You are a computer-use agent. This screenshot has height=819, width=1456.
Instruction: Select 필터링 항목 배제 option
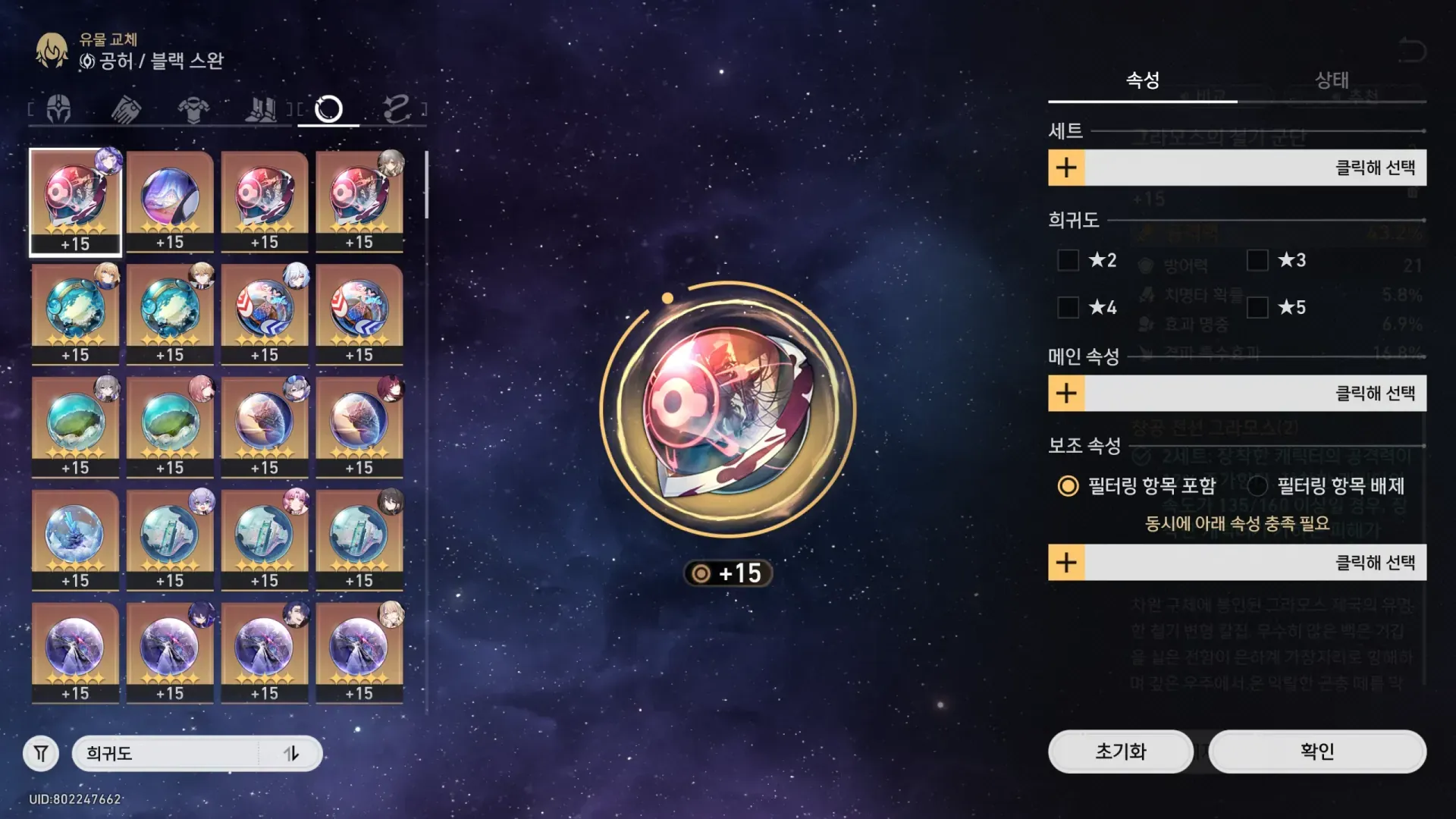click(1257, 486)
